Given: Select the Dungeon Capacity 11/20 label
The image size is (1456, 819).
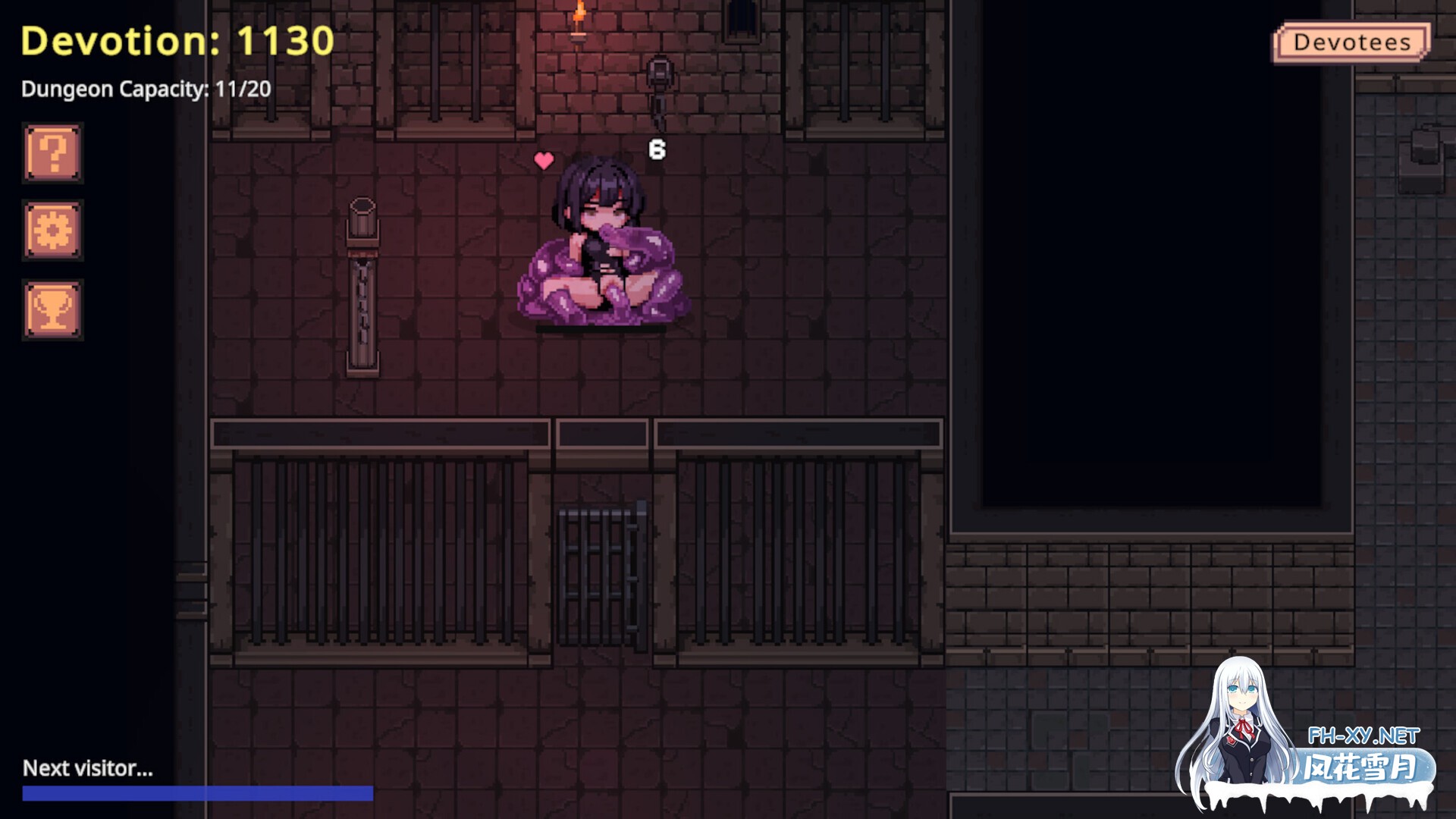Looking at the screenshot, I should point(146,89).
